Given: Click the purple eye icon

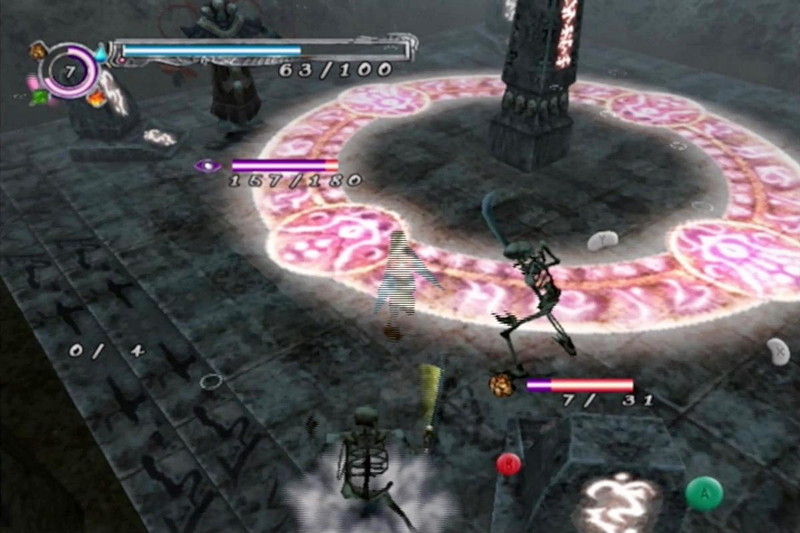Looking at the screenshot, I should point(208,165).
